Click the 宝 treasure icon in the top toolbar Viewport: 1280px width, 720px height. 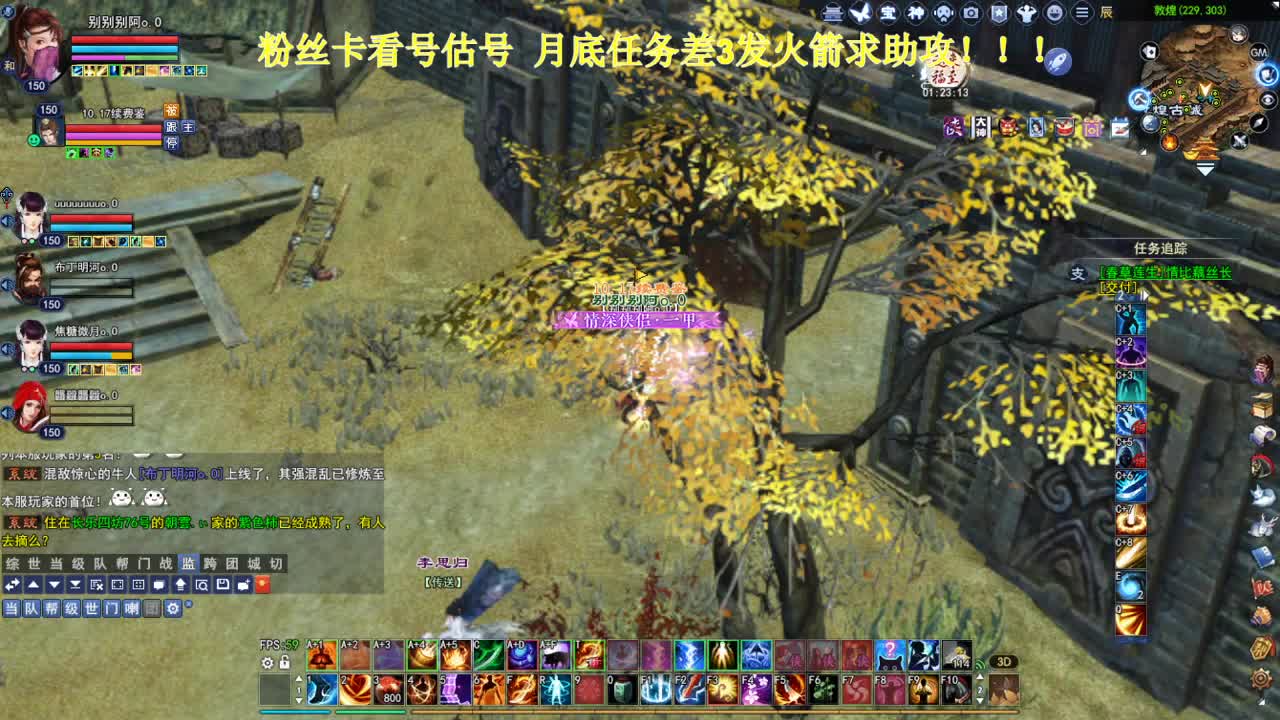pos(888,13)
